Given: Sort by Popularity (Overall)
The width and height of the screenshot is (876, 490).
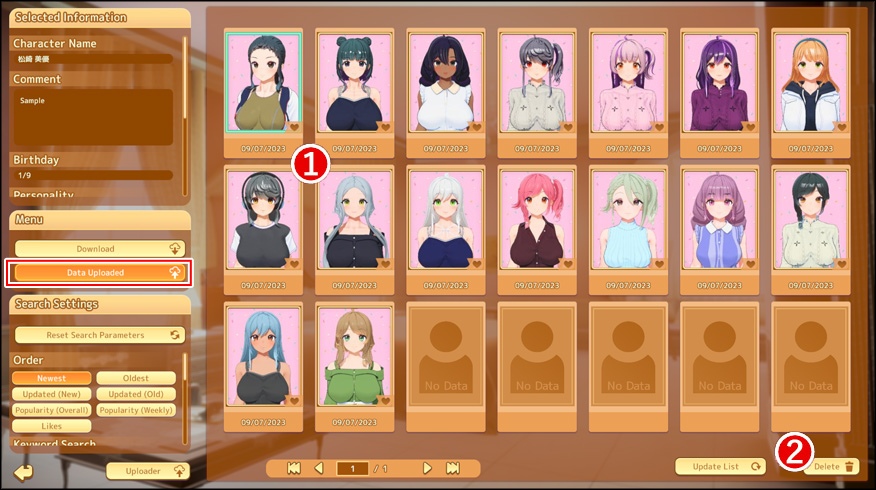Looking at the screenshot, I should click(x=52, y=410).
